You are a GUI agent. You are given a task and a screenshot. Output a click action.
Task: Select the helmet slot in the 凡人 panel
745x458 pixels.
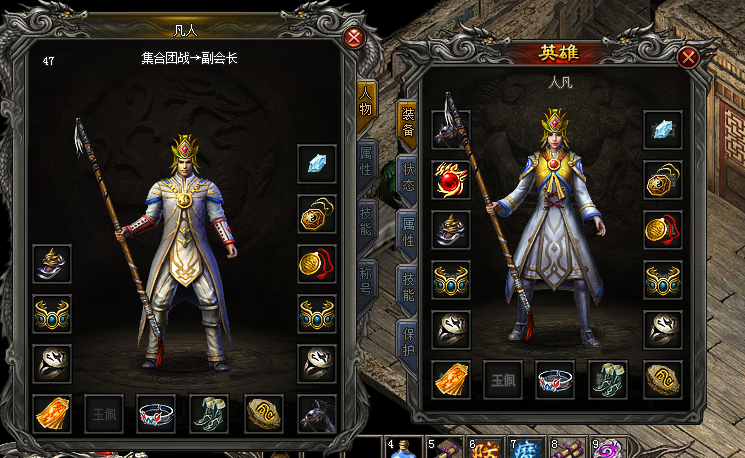[x=51, y=263]
